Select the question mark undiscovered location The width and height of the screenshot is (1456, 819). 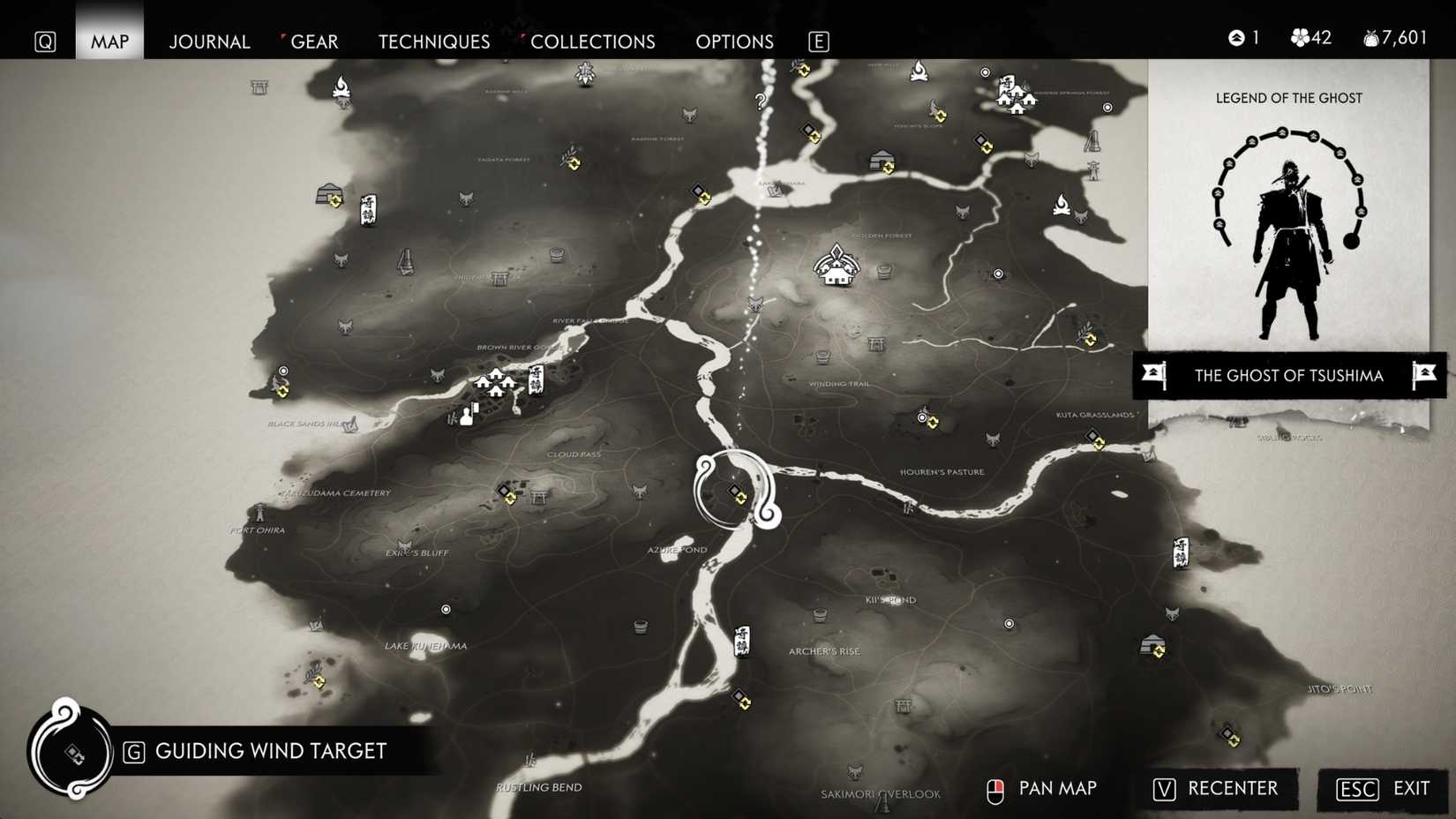point(761,101)
